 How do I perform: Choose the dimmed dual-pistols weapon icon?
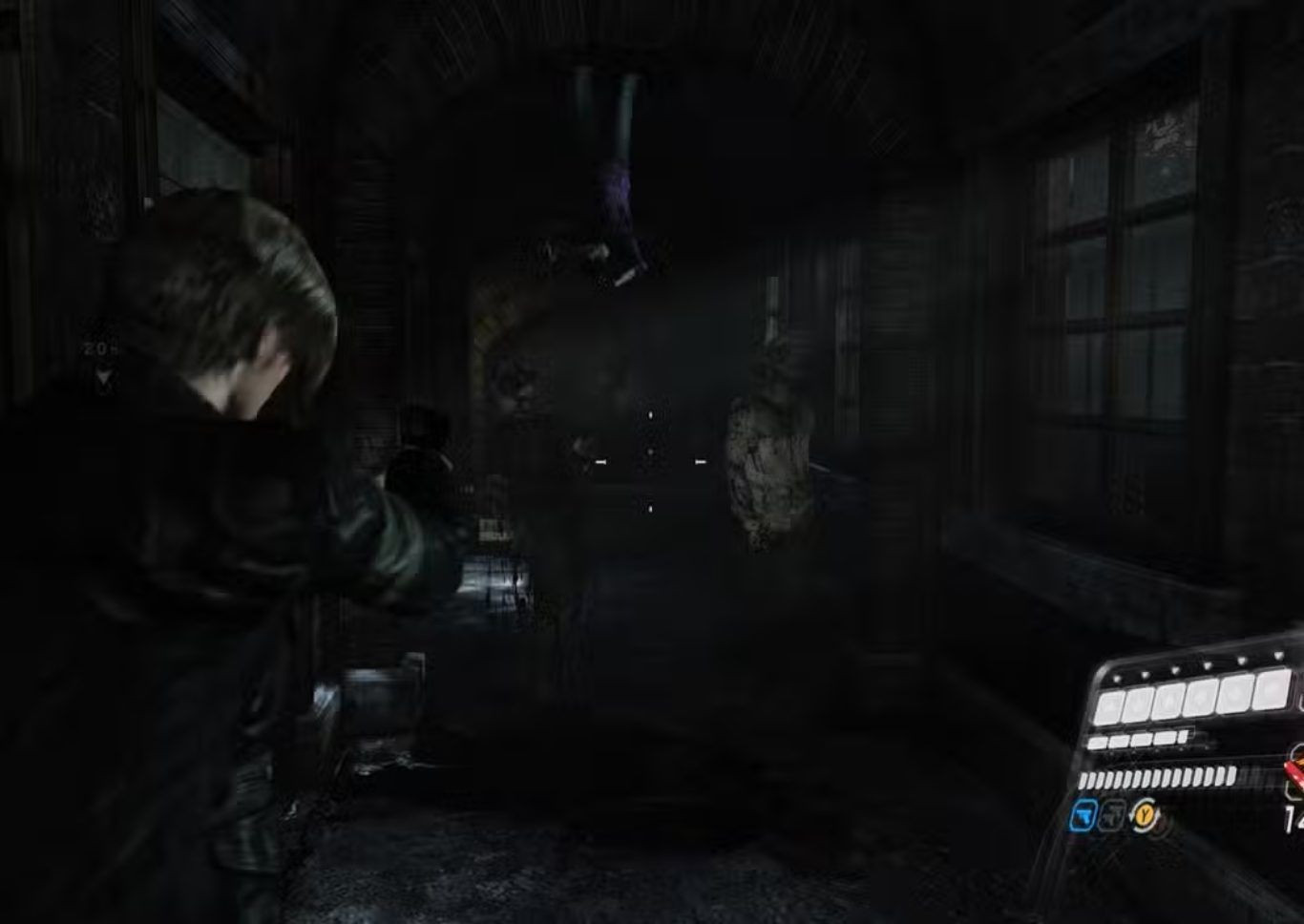1111,815
